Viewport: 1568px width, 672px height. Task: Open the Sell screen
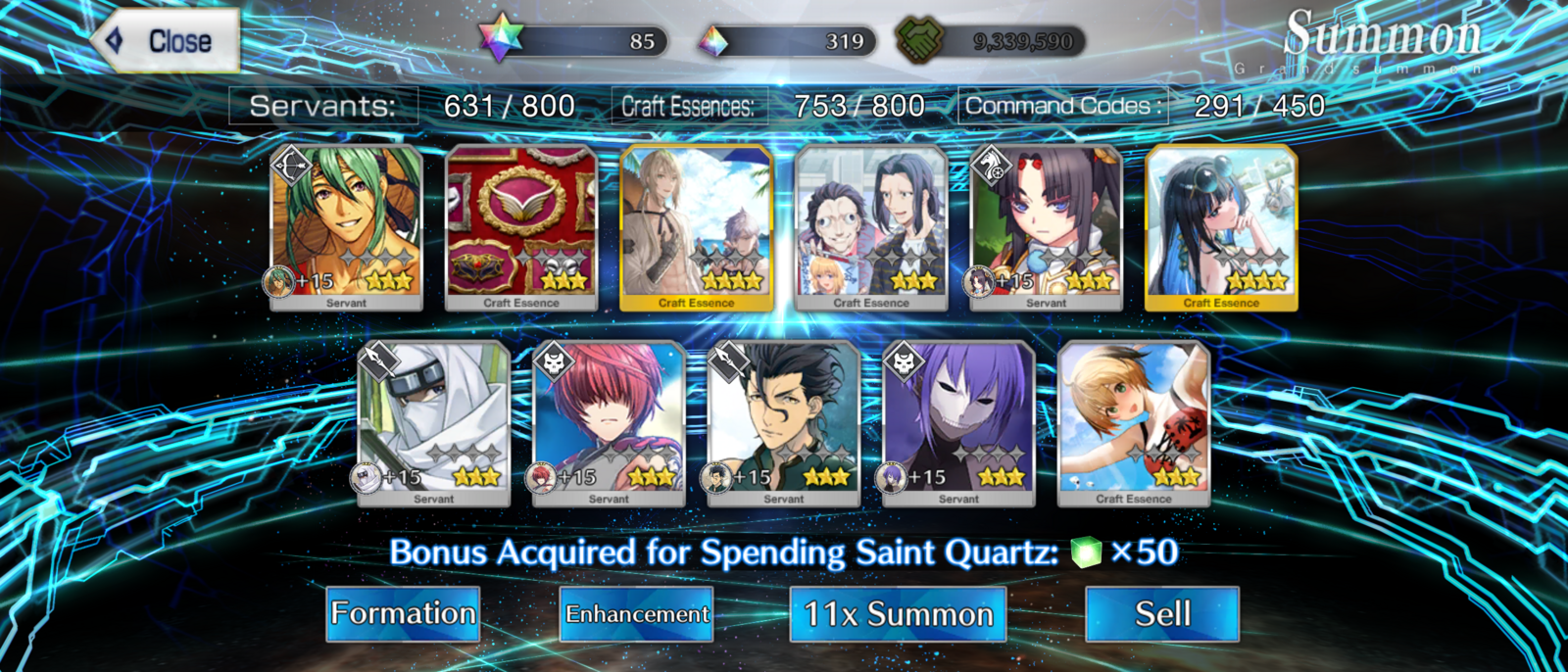1162,614
